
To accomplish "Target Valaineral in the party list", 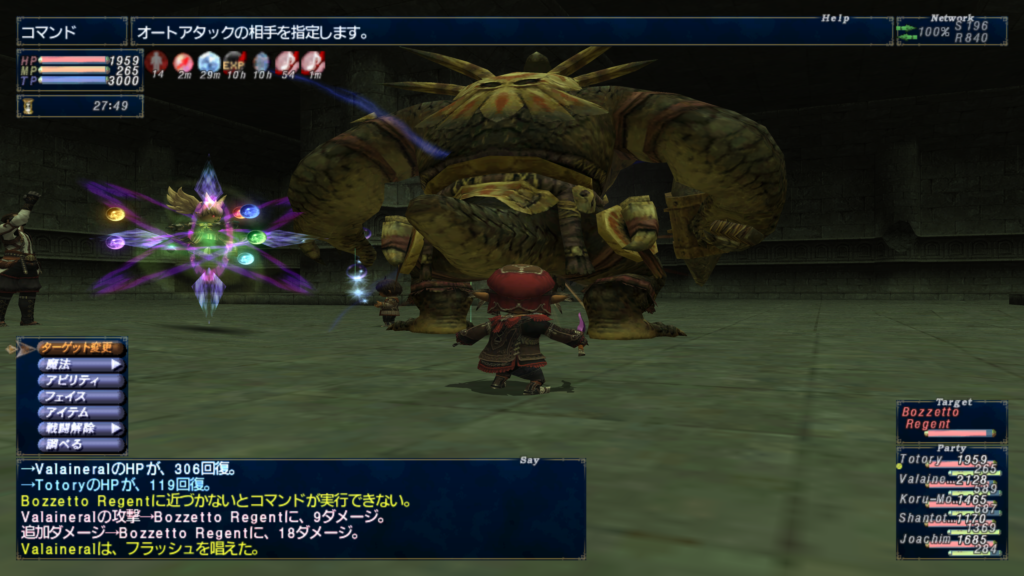I will click(951, 481).
